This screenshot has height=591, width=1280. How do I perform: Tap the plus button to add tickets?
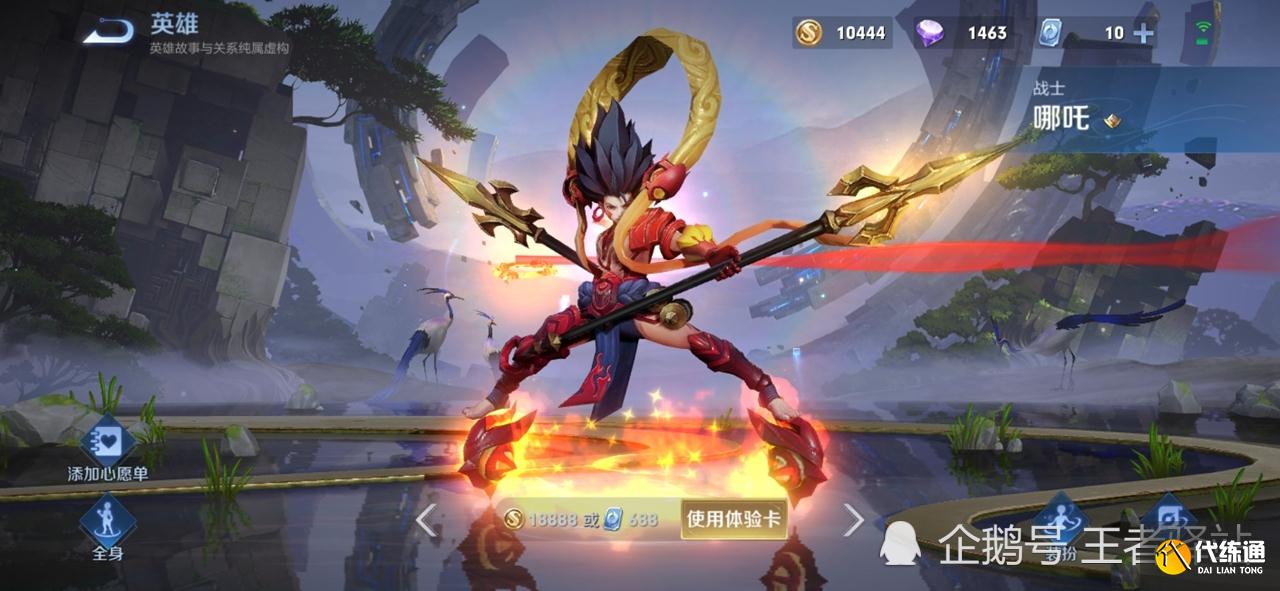[x=1142, y=33]
